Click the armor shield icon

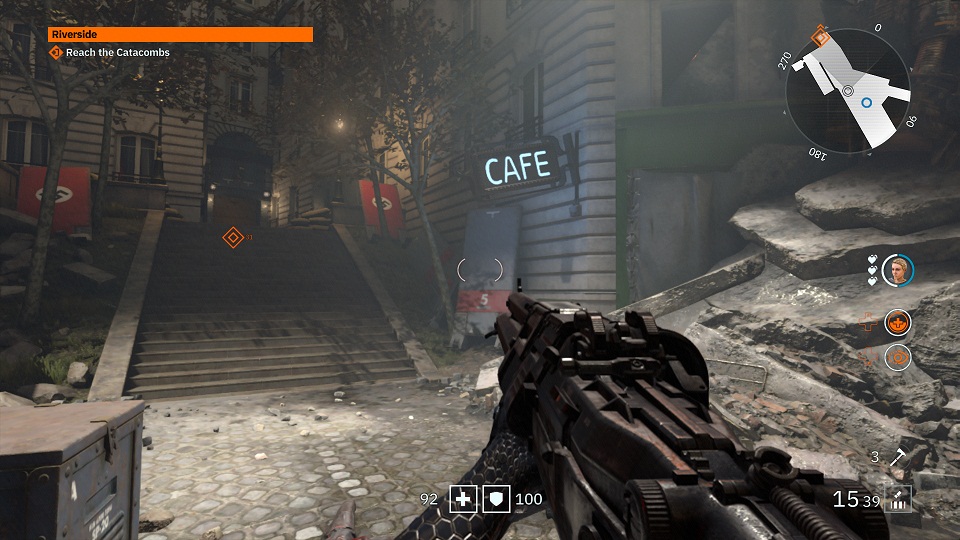click(496, 498)
